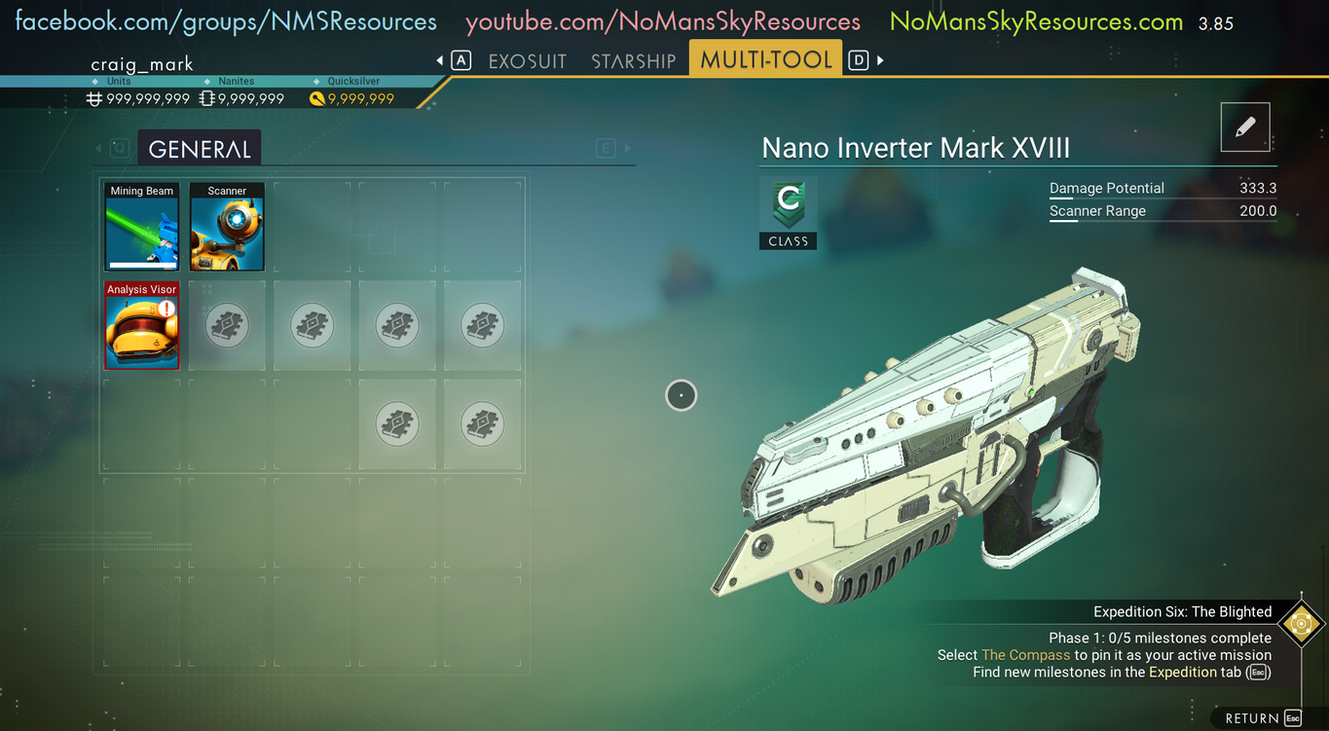This screenshot has width=1329, height=731.
Task: Click the left arrow before EXOSUIT tab
Action: (x=440, y=59)
